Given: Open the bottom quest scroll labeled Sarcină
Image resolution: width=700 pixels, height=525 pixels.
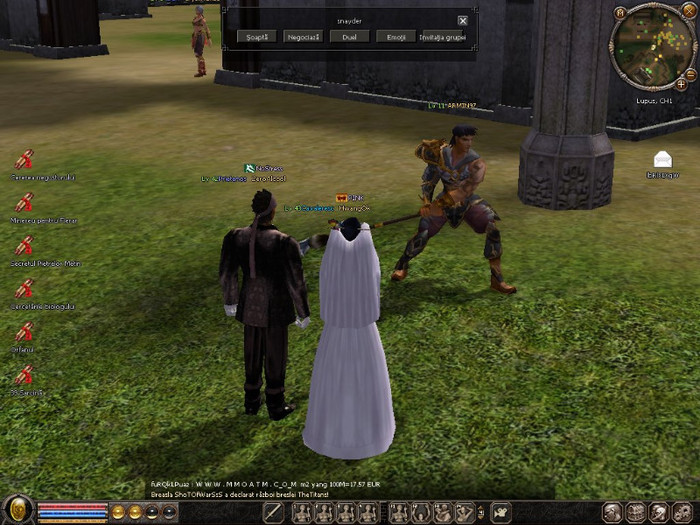Looking at the screenshot, I should pyautogui.click(x=24, y=376).
